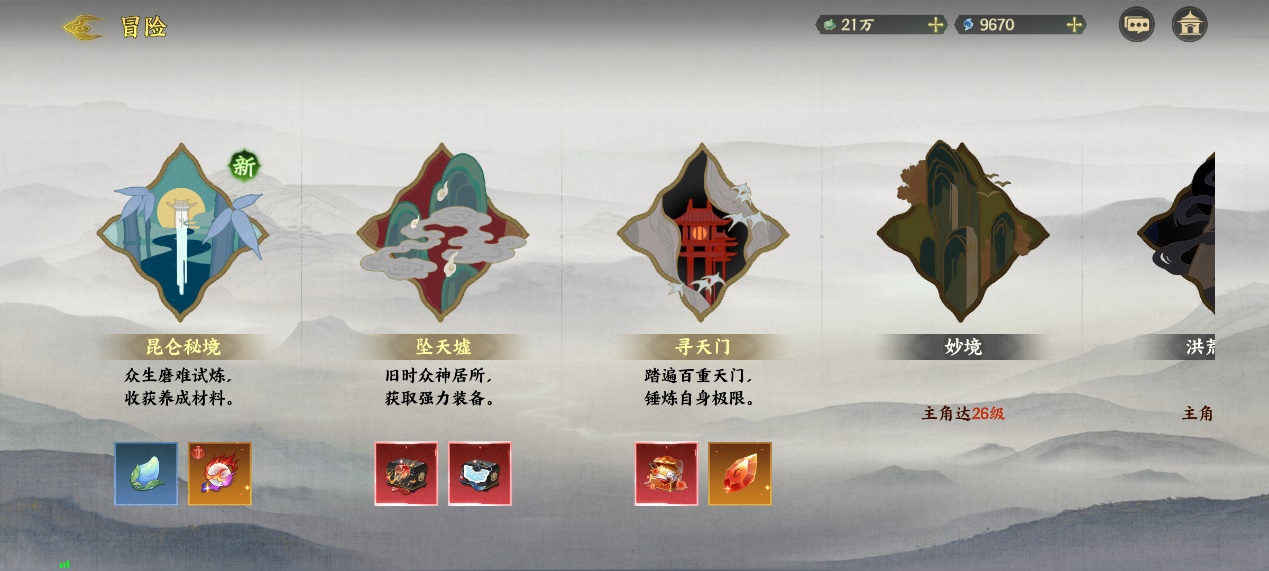Go back using the golden arrow button
Viewport: 1269px width, 571px height.
coord(84,27)
